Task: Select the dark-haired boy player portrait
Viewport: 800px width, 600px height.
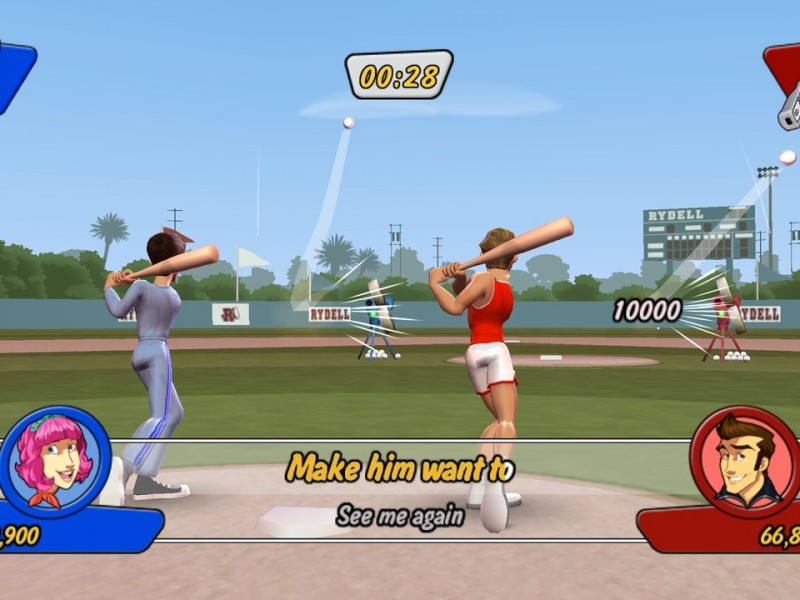Action: point(745,461)
